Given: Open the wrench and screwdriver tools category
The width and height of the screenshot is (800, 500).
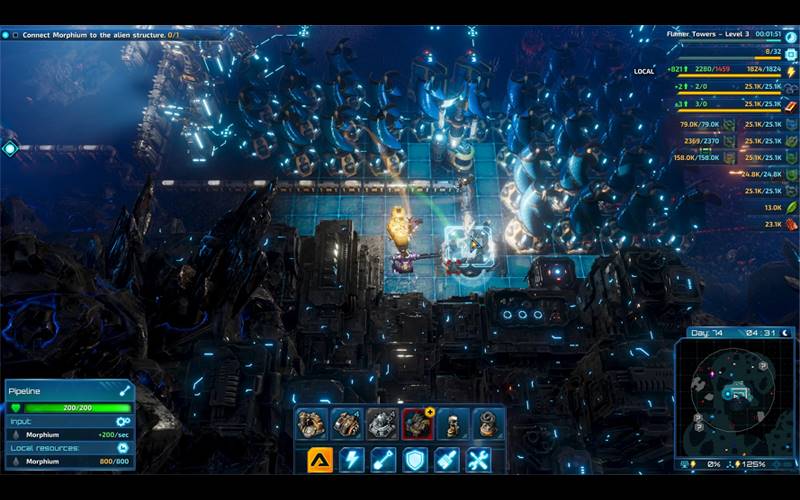Looking at the screenshot, I should [479, 459].
